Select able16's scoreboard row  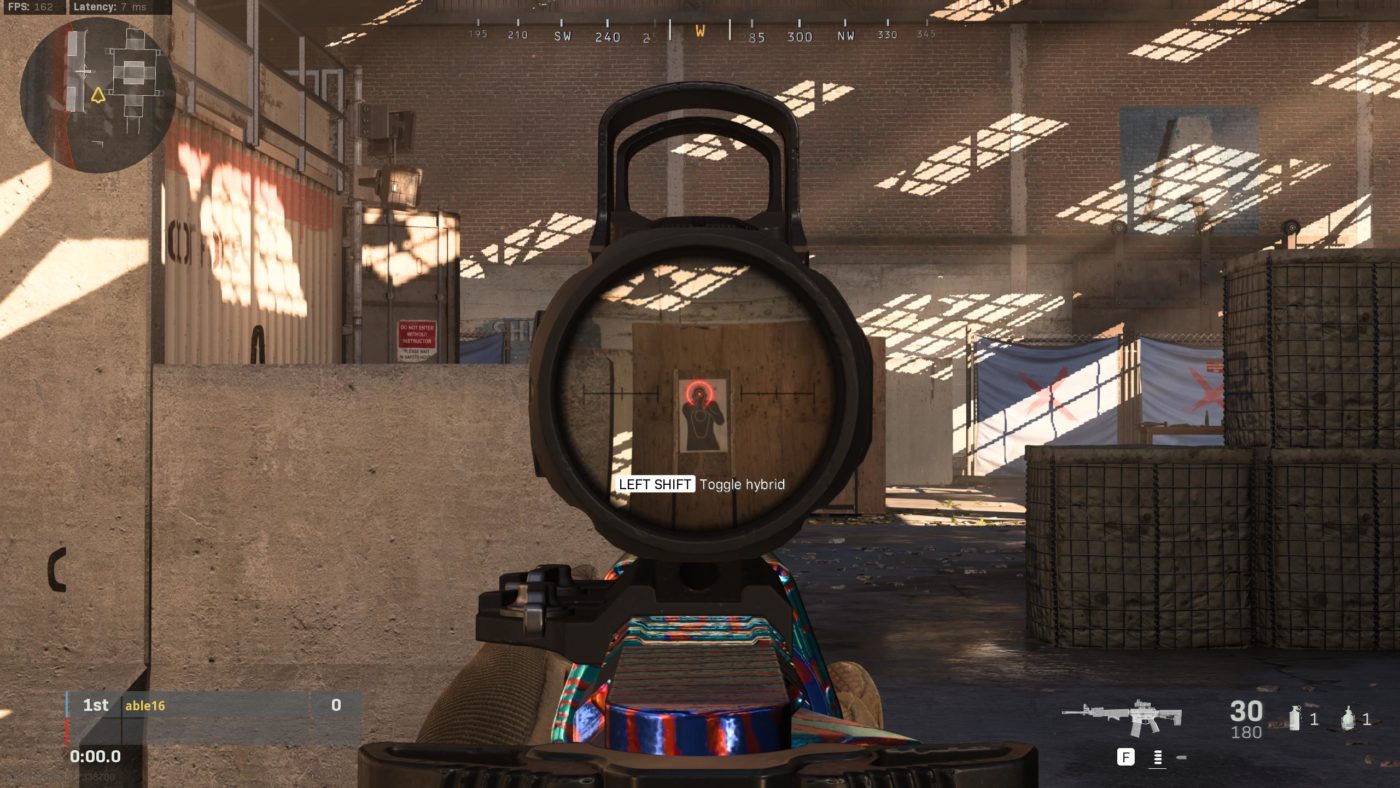(213, 705)
